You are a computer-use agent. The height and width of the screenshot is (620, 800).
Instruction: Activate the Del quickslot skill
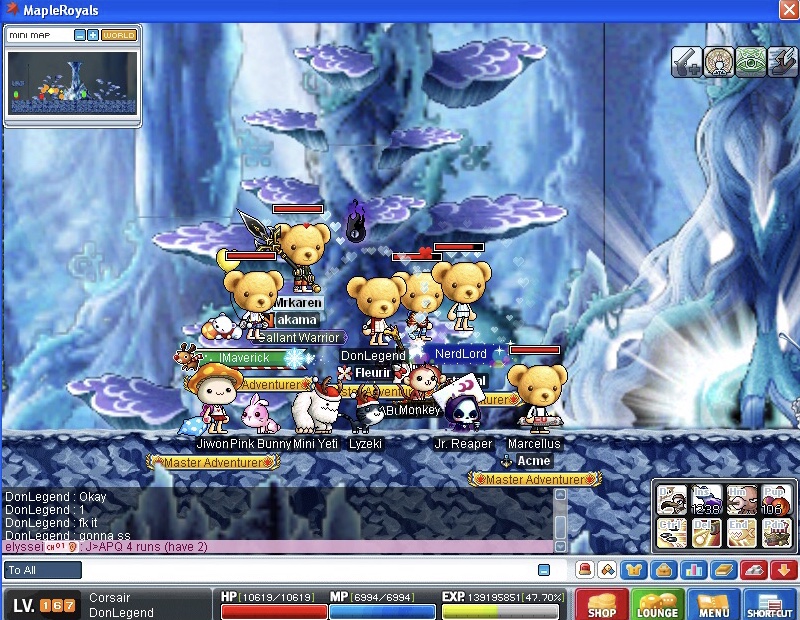click(x=708, y=533)
